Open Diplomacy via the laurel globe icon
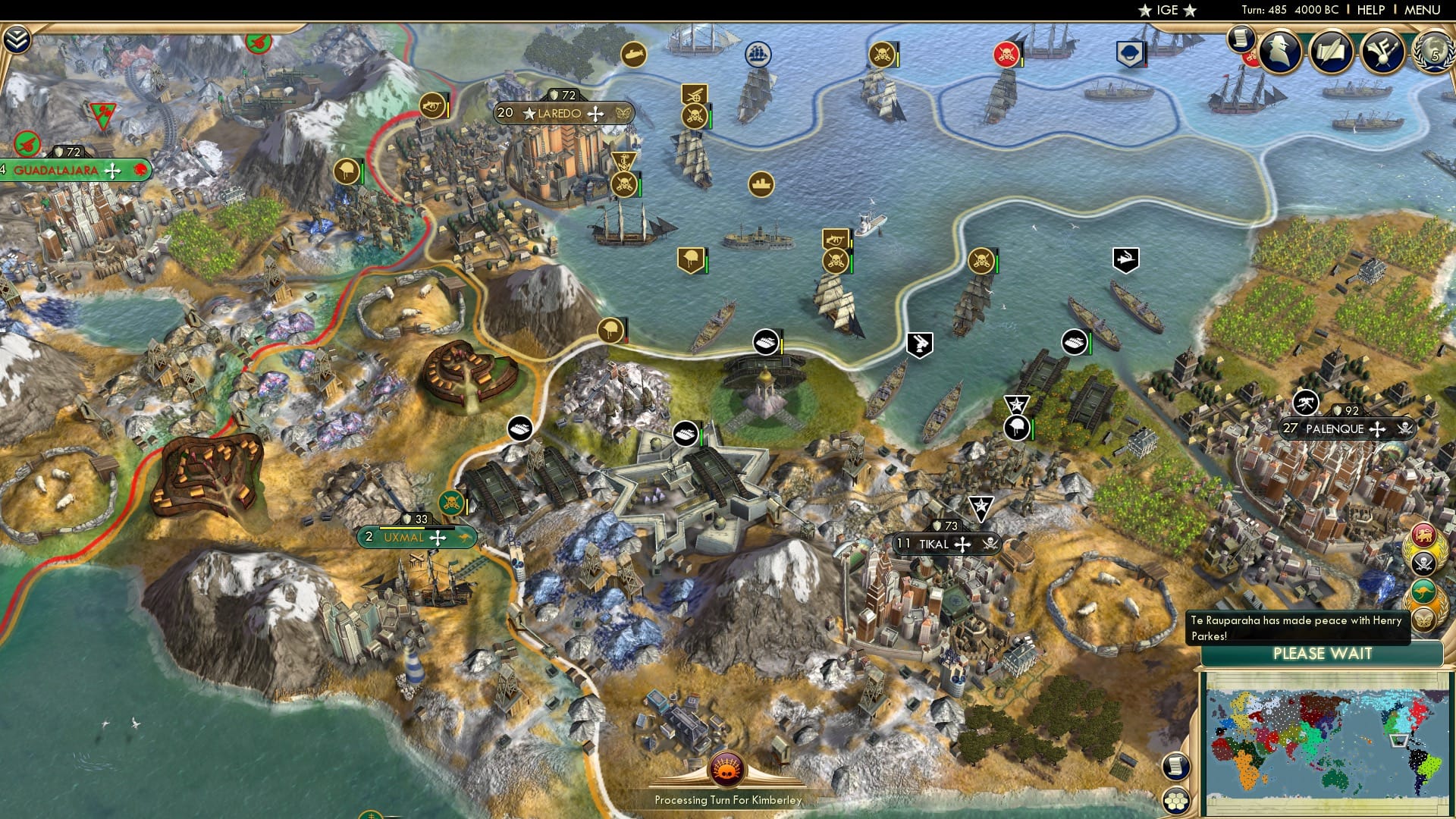 click(1437, 53)
